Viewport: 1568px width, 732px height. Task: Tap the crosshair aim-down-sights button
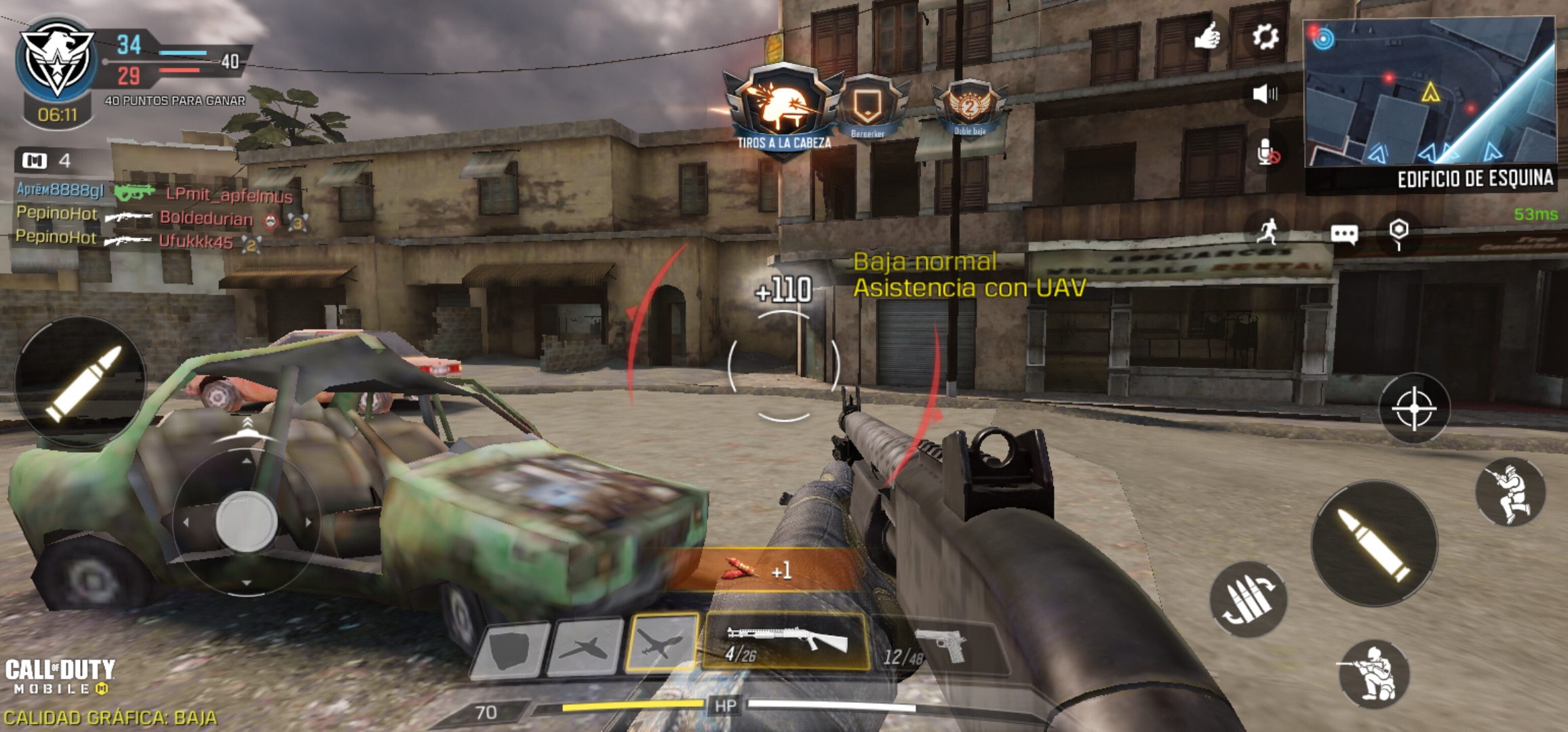(x=1414, y=408)
